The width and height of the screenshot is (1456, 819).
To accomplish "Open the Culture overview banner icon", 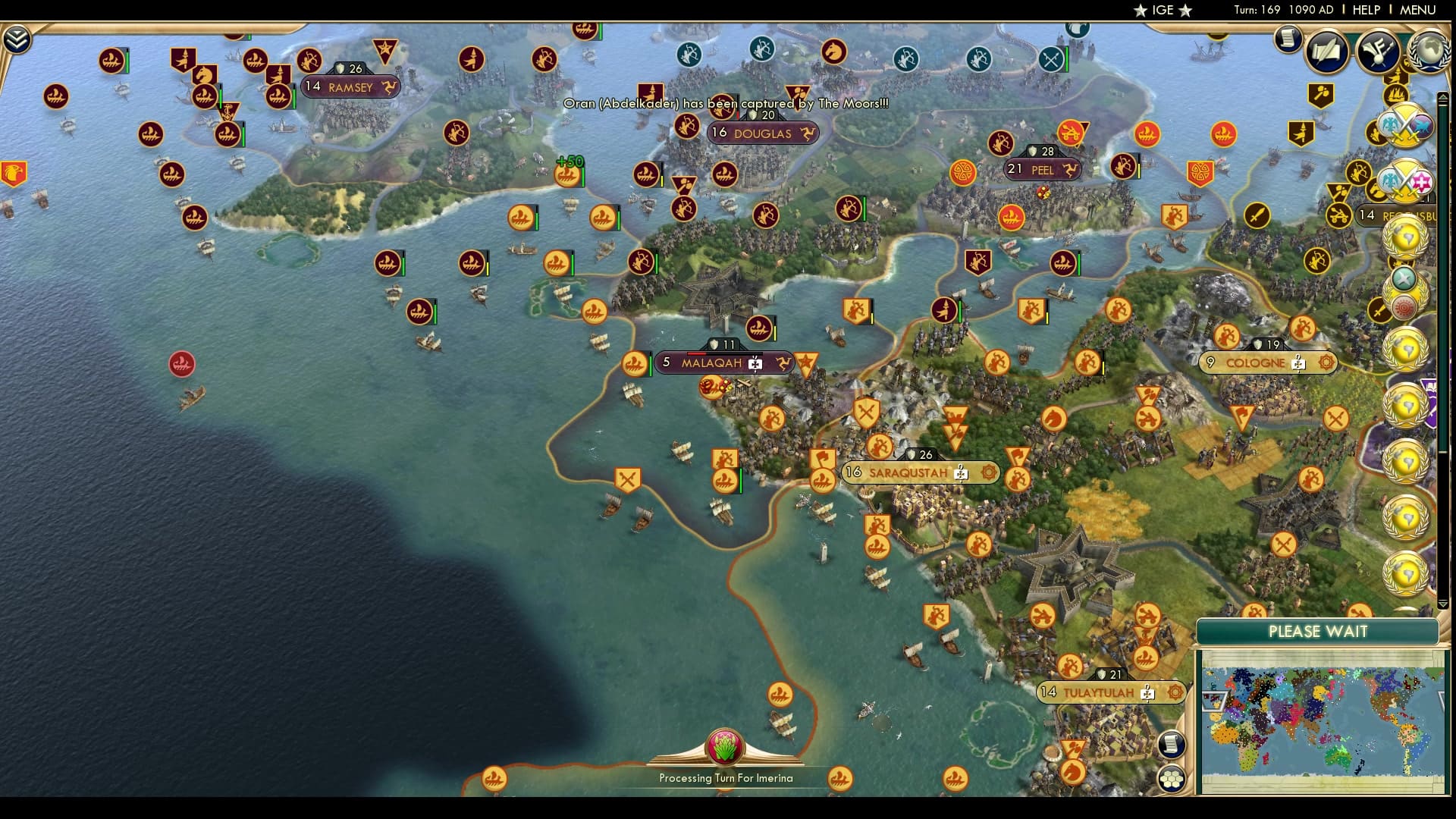I will [1378, 52].
